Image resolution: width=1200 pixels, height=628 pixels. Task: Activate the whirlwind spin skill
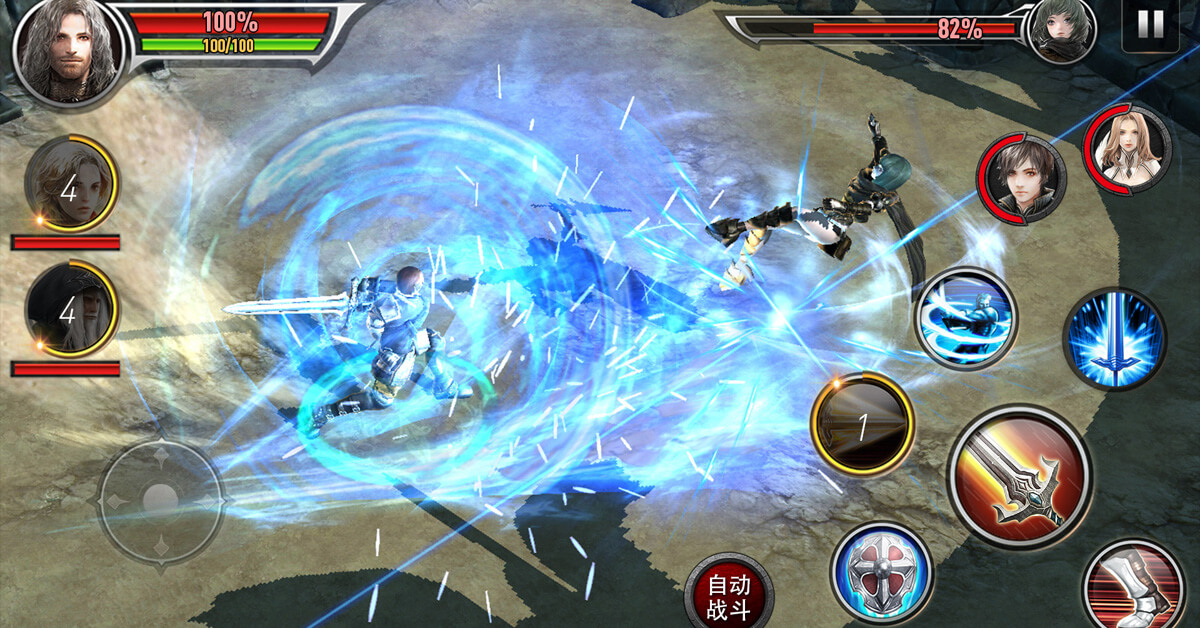[965, 319]
